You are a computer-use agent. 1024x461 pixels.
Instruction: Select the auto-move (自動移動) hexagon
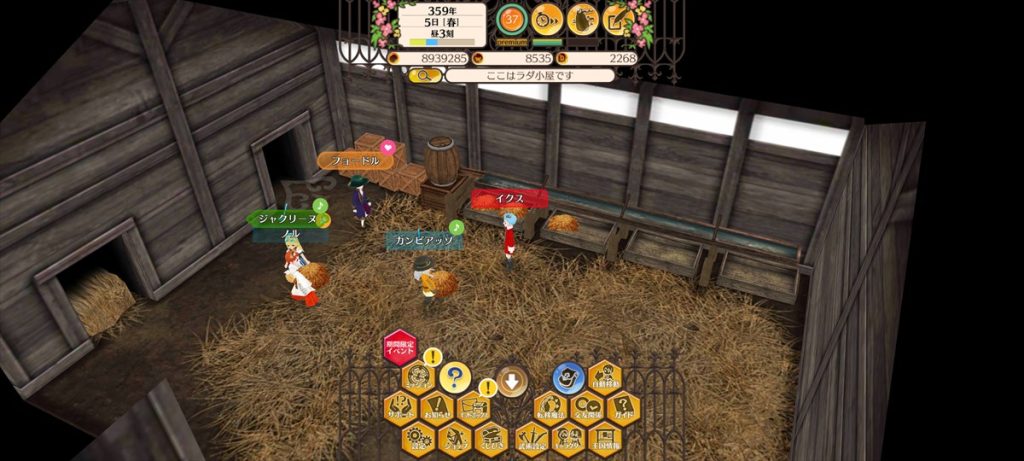coord(605,377)
